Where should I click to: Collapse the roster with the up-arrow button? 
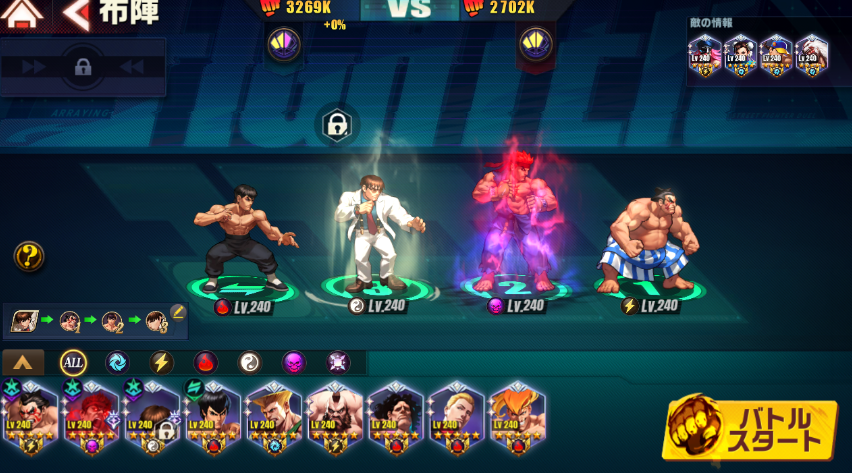pos(23,362)
